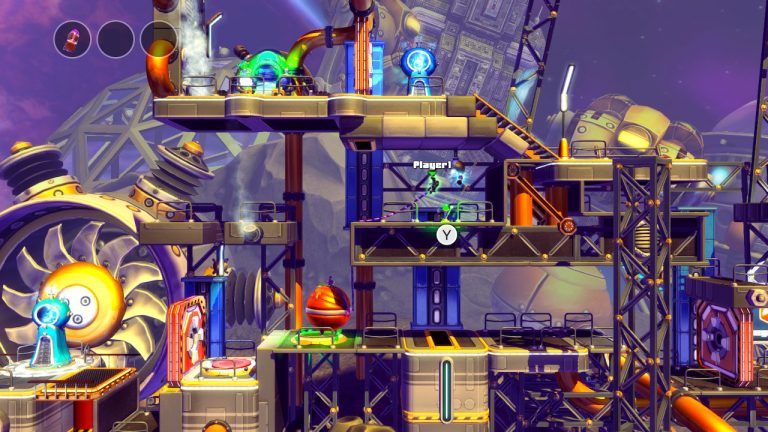Select the red canister item slot

(72, 39)
